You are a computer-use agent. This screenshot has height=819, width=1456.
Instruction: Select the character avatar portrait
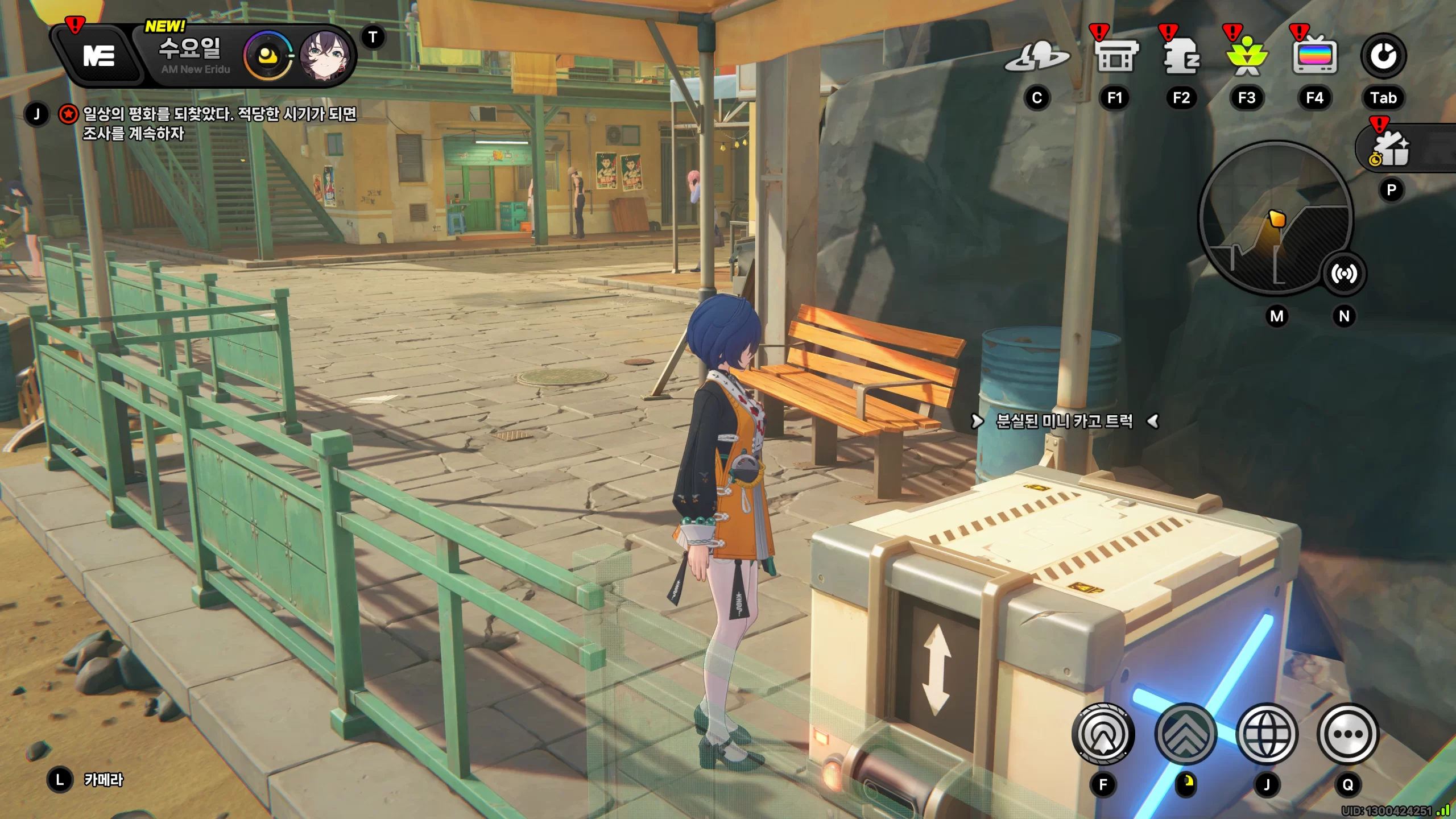tap(324, 56)
